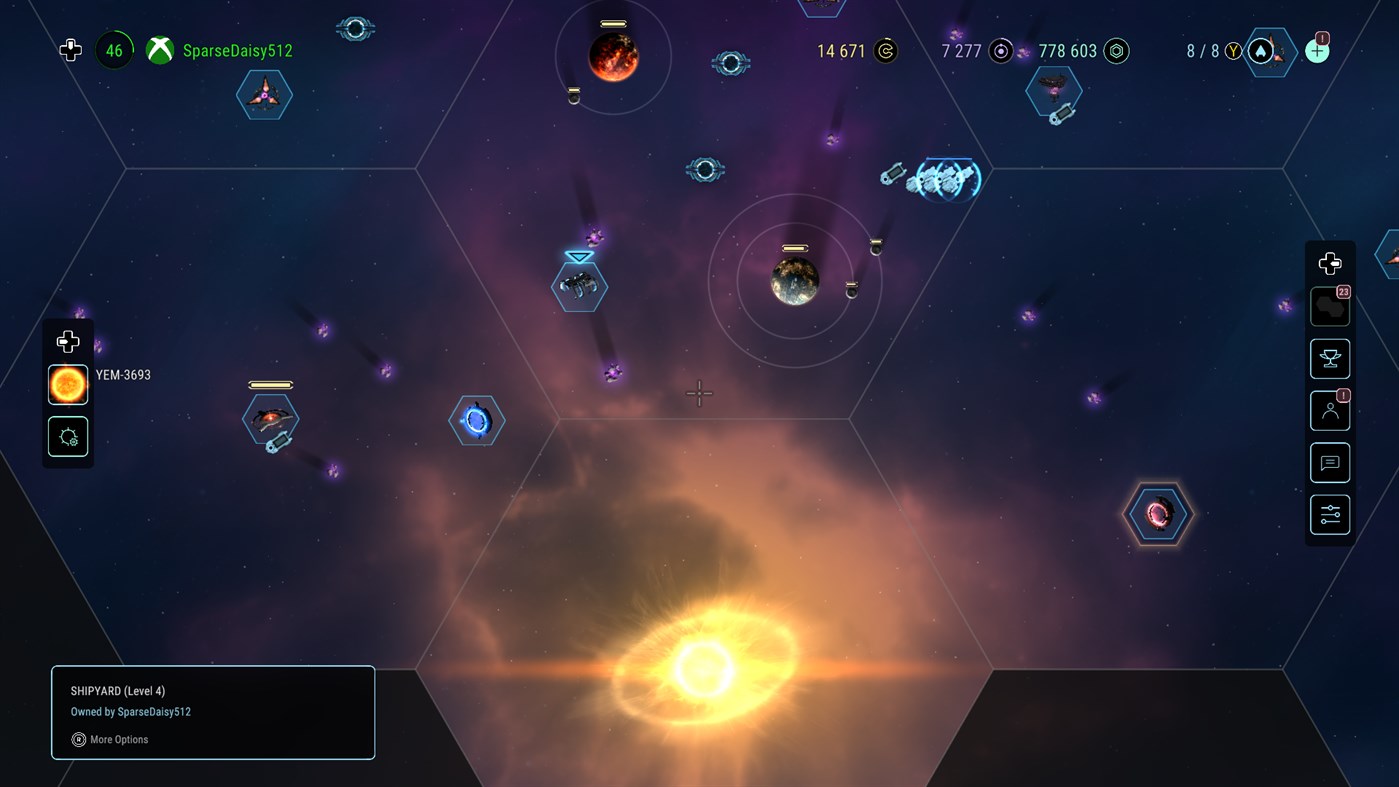Open the solar system gear icon below the star
Viewport: 1399px width, 787px height.
pyautogui.click(x=67, y=436)
